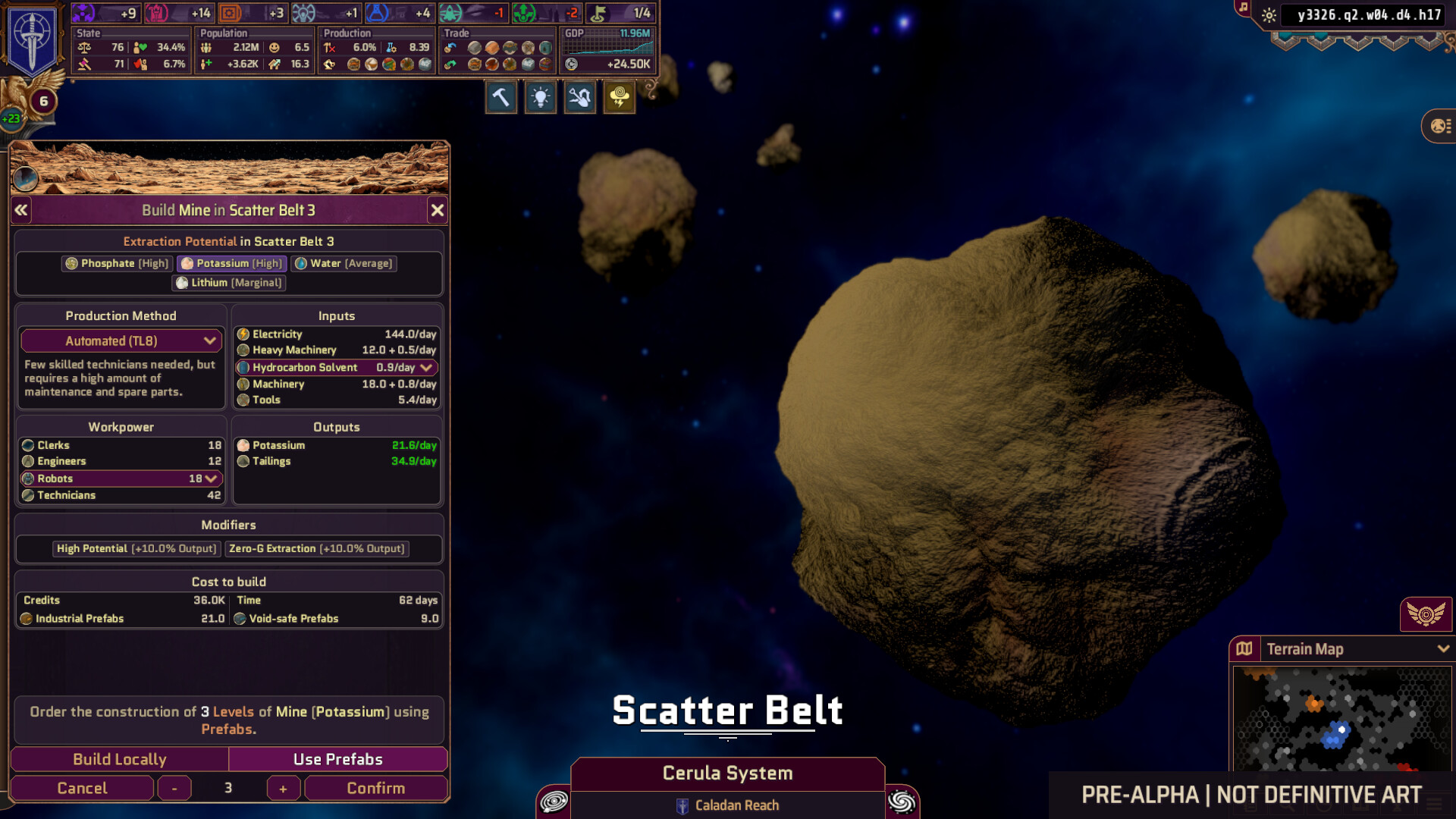Increase mine levels with the plus stepper

(x=283, y=788)
